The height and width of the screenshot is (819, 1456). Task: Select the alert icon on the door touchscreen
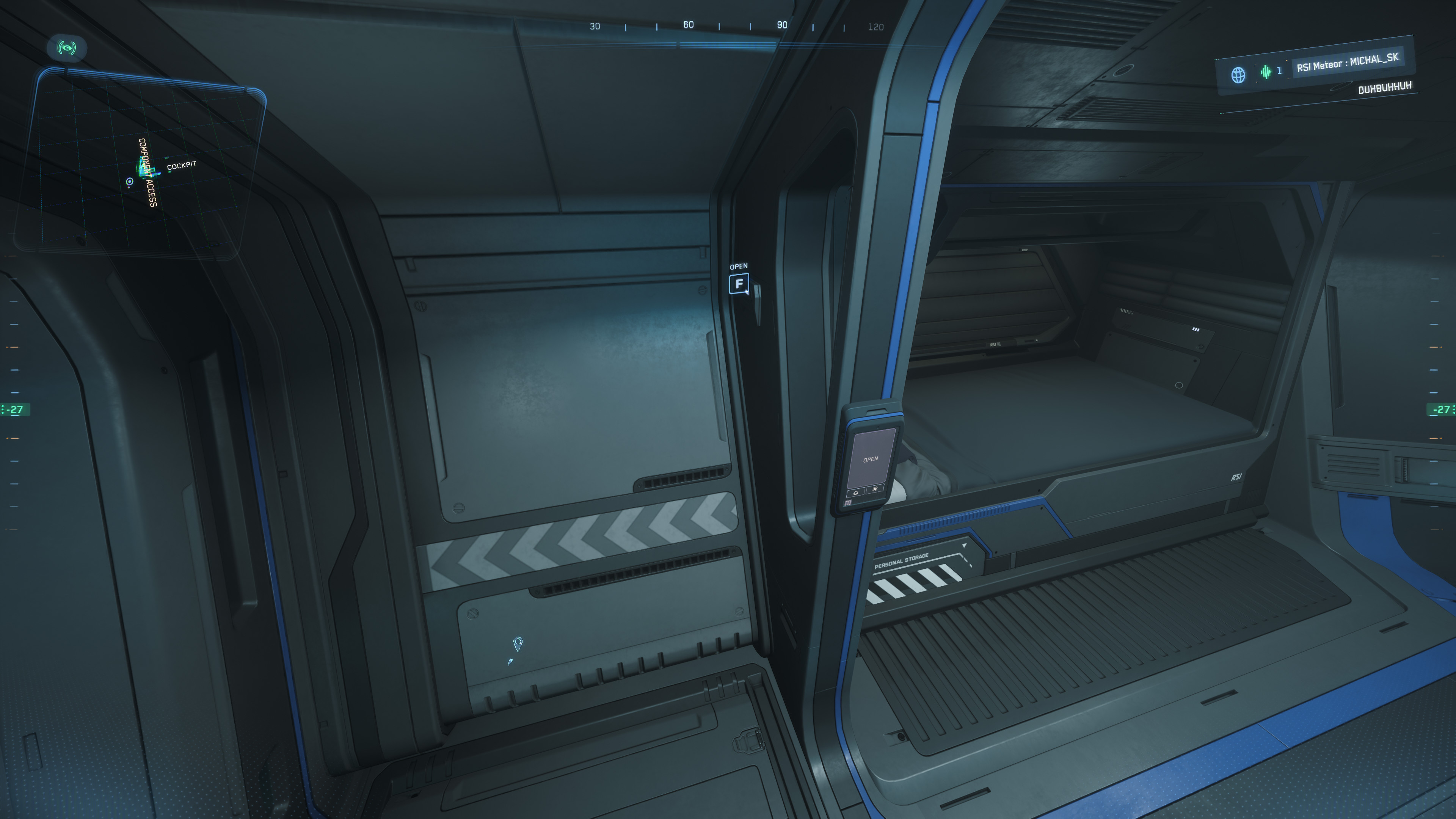coord(875,489)
